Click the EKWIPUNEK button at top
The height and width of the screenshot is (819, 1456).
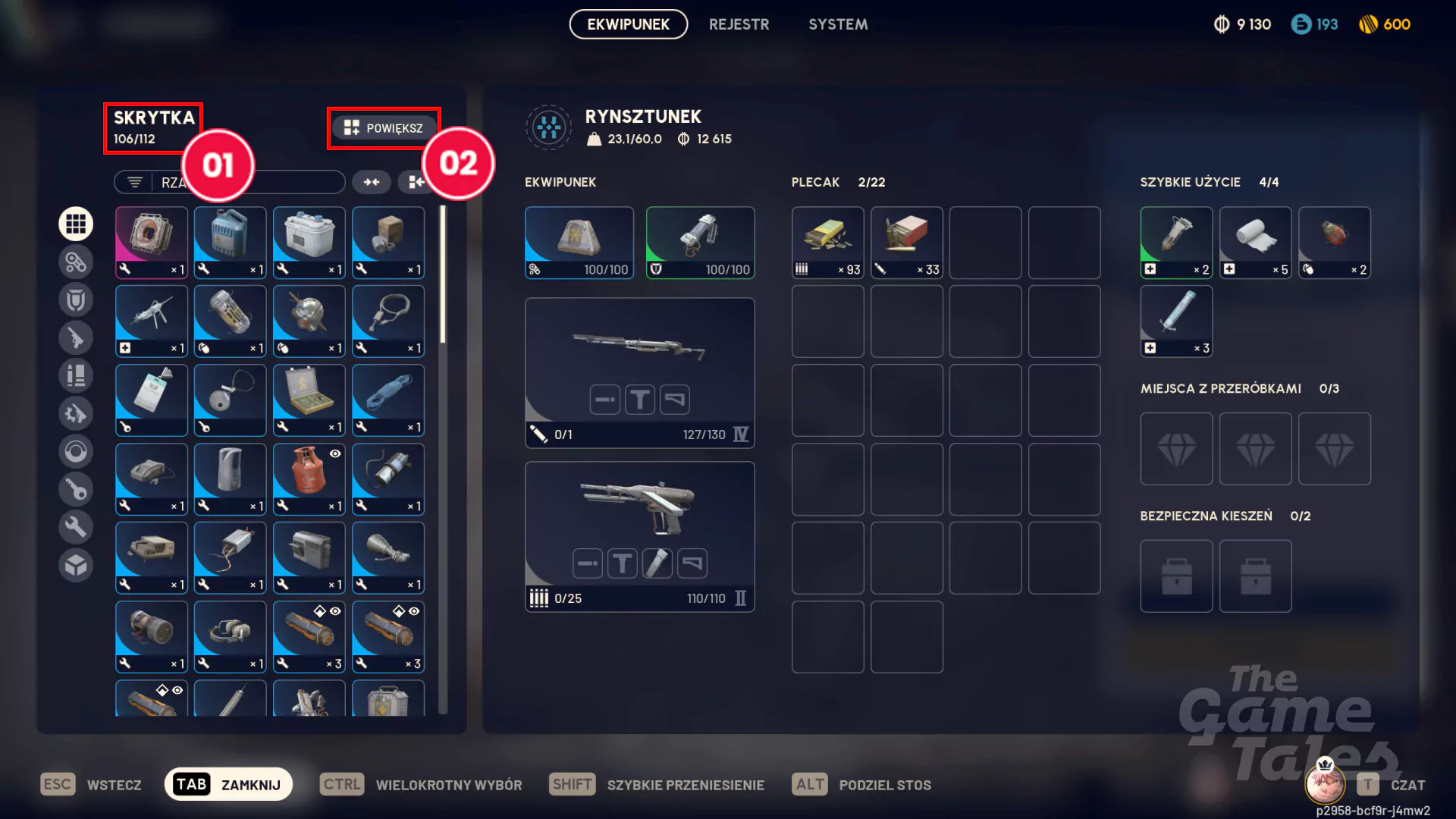[x=628, y=24]
